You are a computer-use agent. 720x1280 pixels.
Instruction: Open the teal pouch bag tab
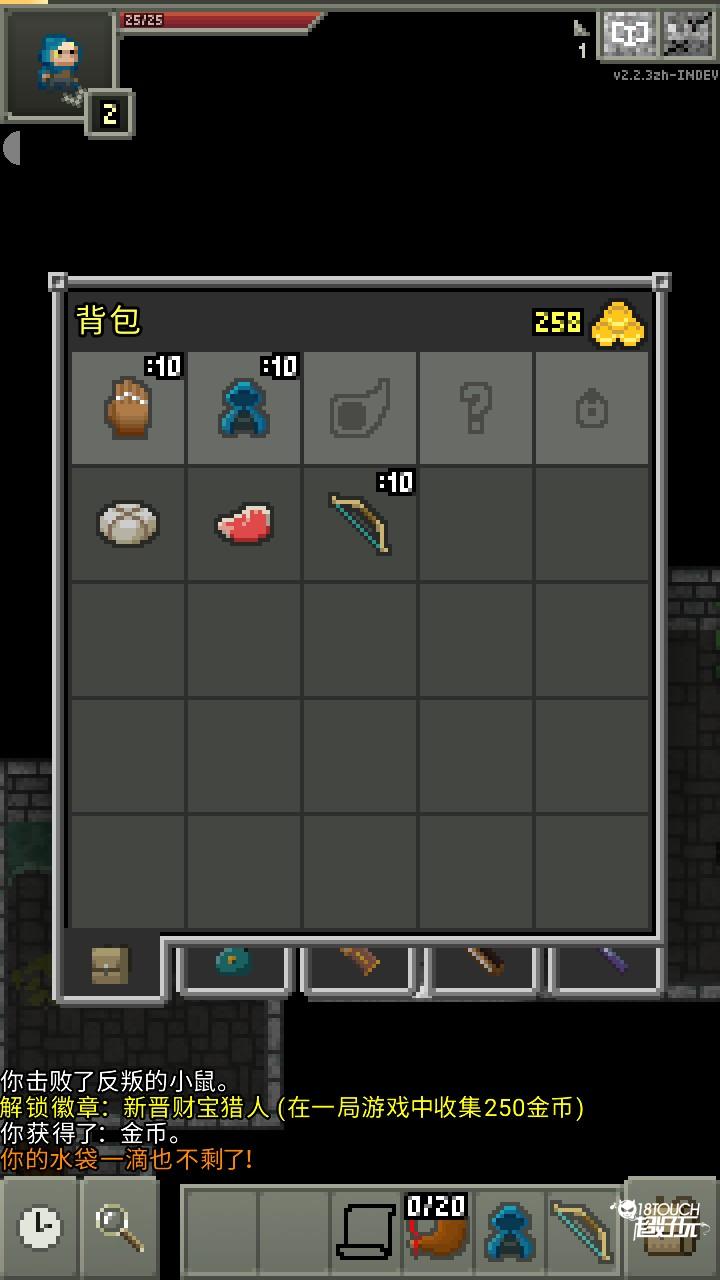click(235, 964)
